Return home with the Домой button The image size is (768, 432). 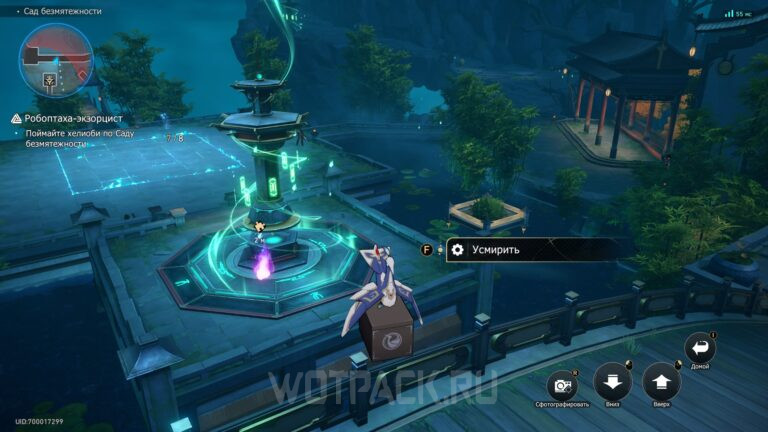tap(700, 349)
